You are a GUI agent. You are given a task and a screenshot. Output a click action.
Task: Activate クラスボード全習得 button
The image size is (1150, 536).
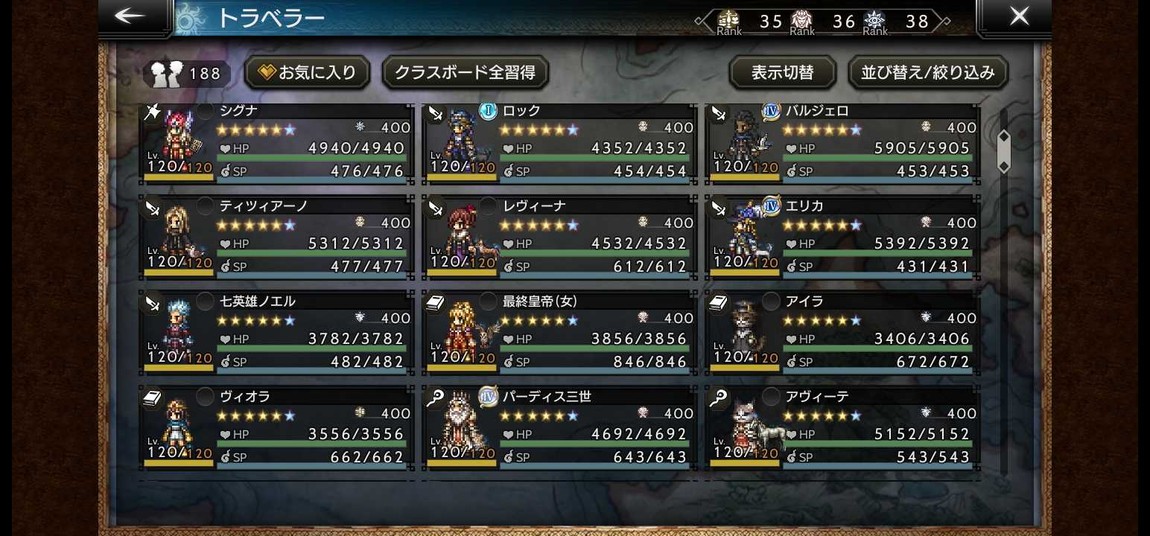click(x=465, y=73)
